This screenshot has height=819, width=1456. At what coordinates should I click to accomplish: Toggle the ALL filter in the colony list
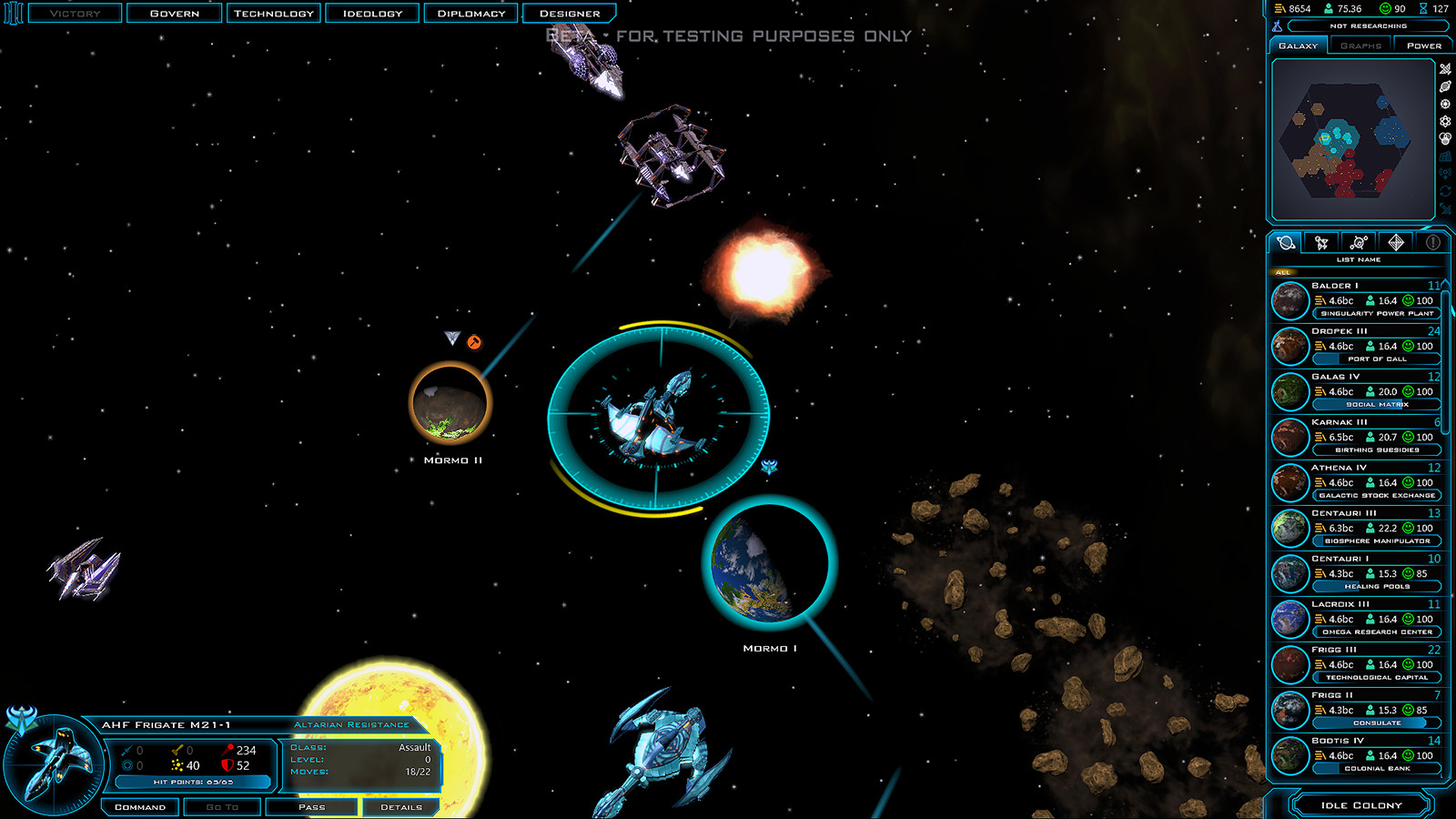[x=1284, y=271]
